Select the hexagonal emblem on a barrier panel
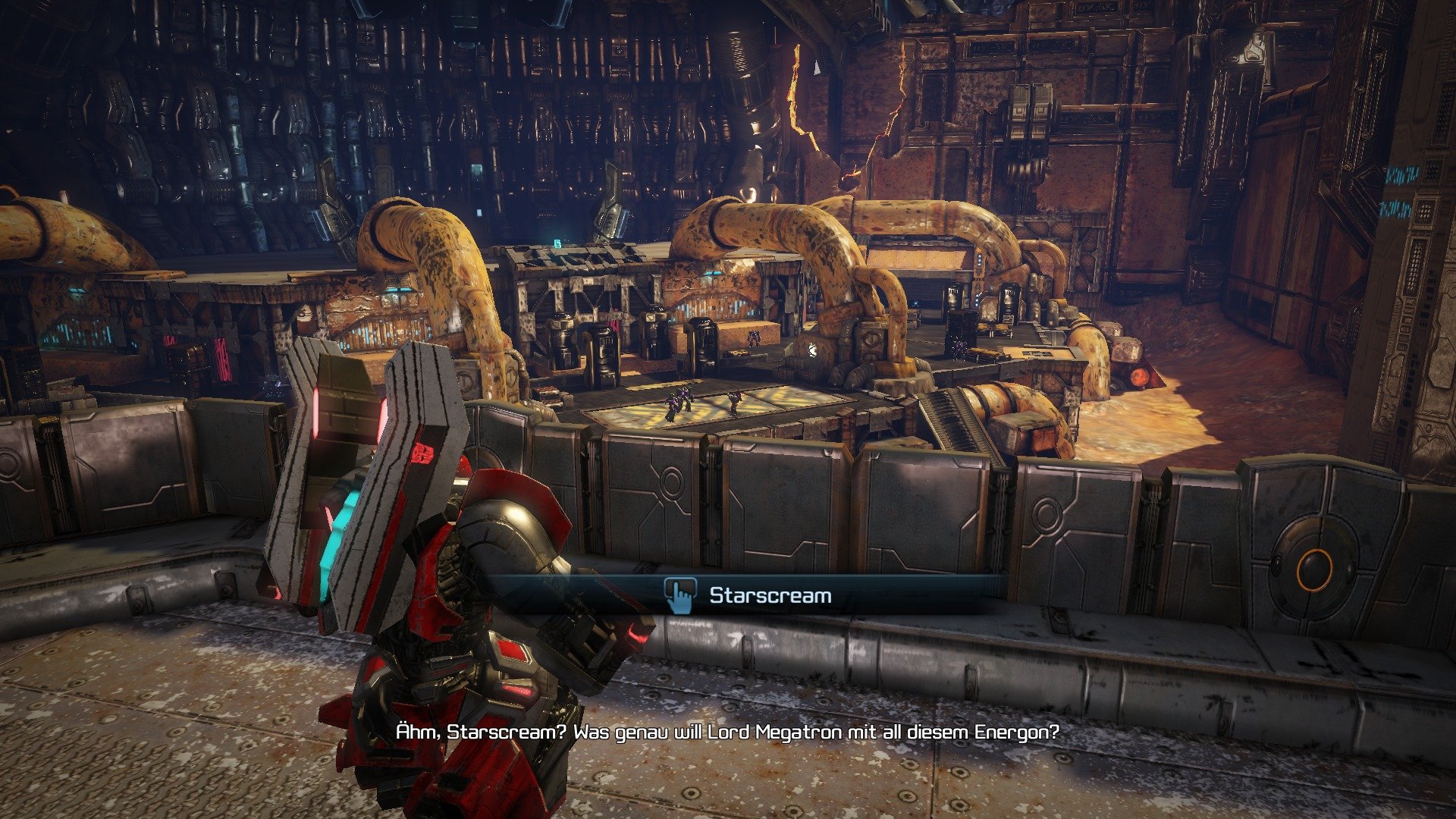The image size is (1456, 819). click(x=670, y=482)
